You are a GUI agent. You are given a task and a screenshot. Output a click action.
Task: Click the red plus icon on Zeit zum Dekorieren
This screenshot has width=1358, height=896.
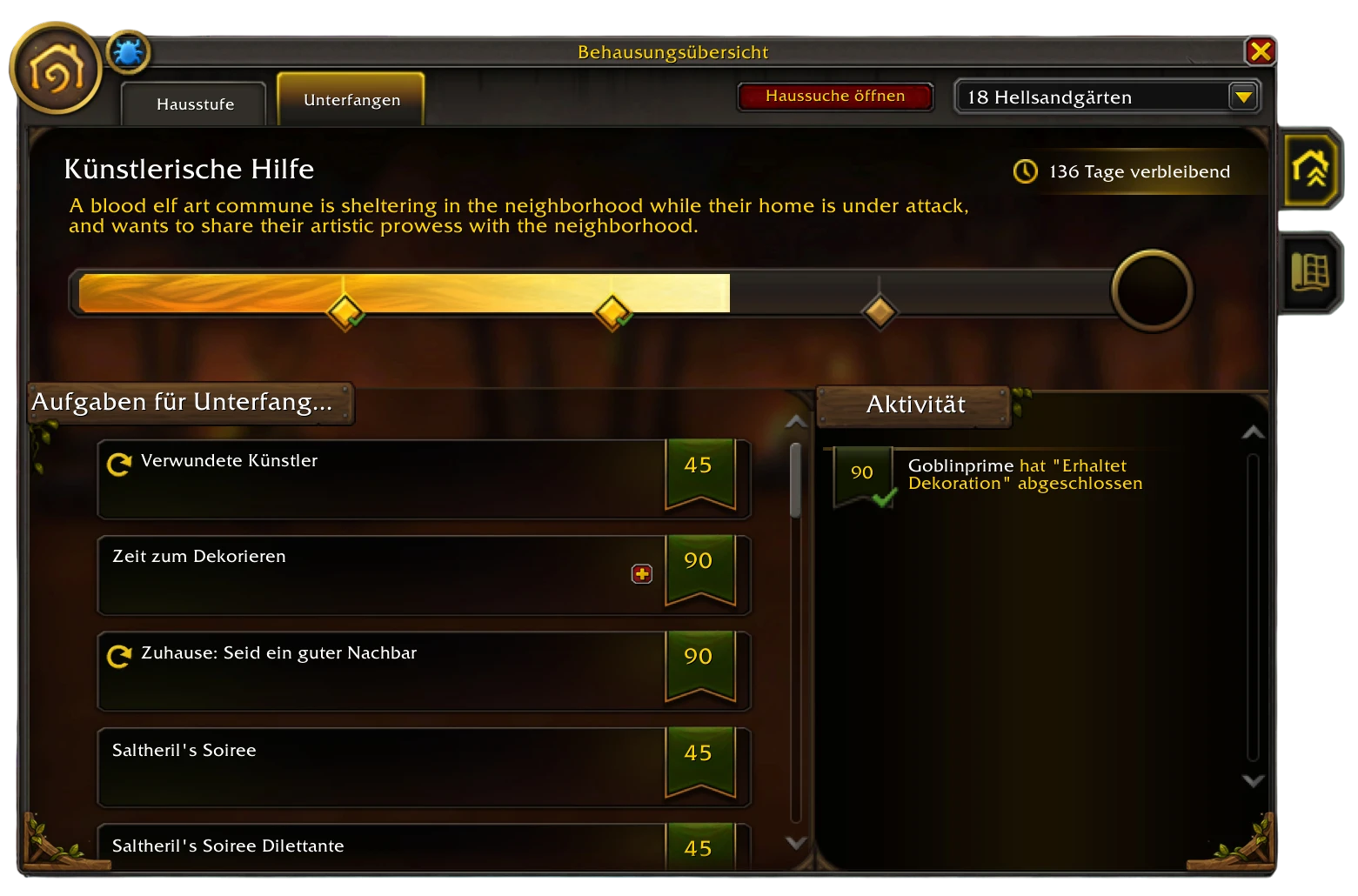(641, 574)
